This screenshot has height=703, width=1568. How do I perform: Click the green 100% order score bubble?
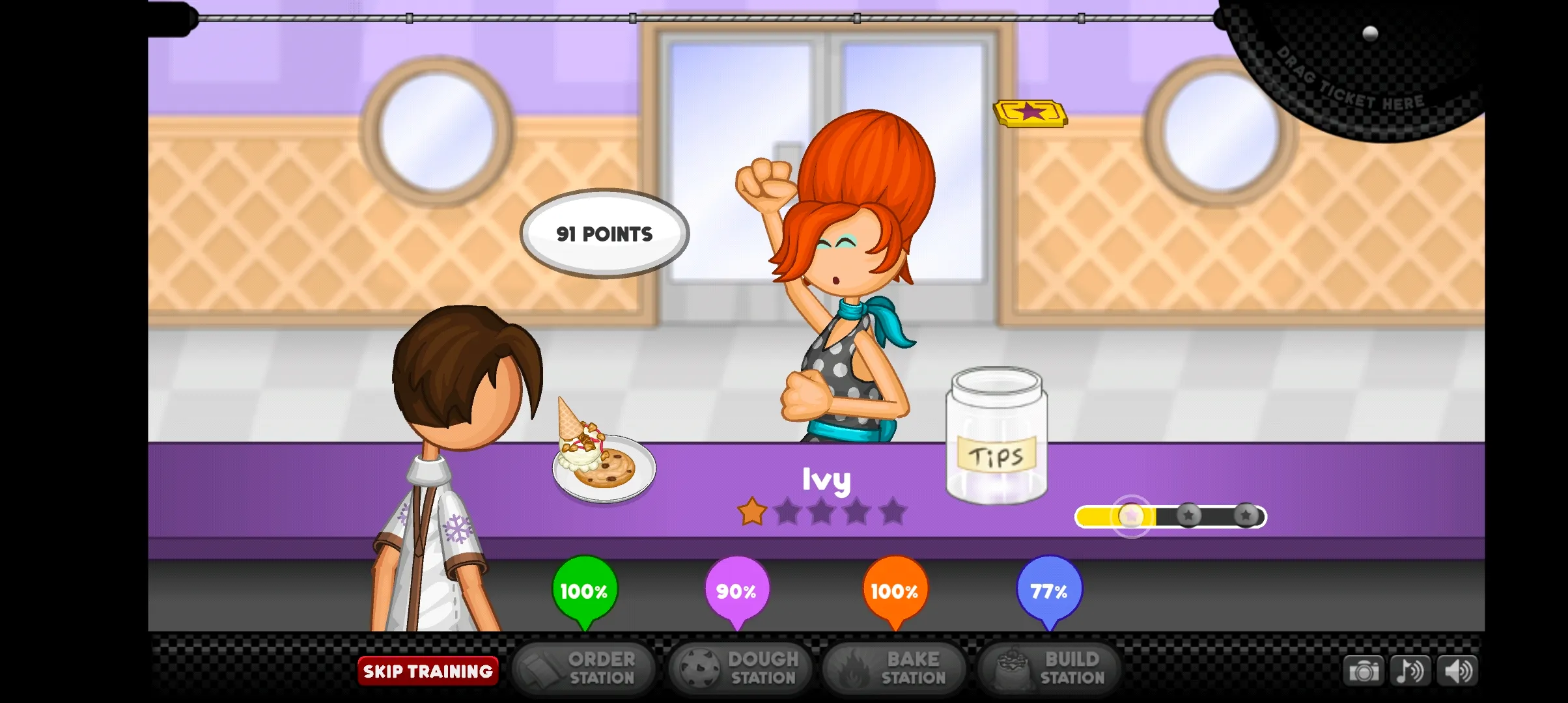tap(583, 590)
